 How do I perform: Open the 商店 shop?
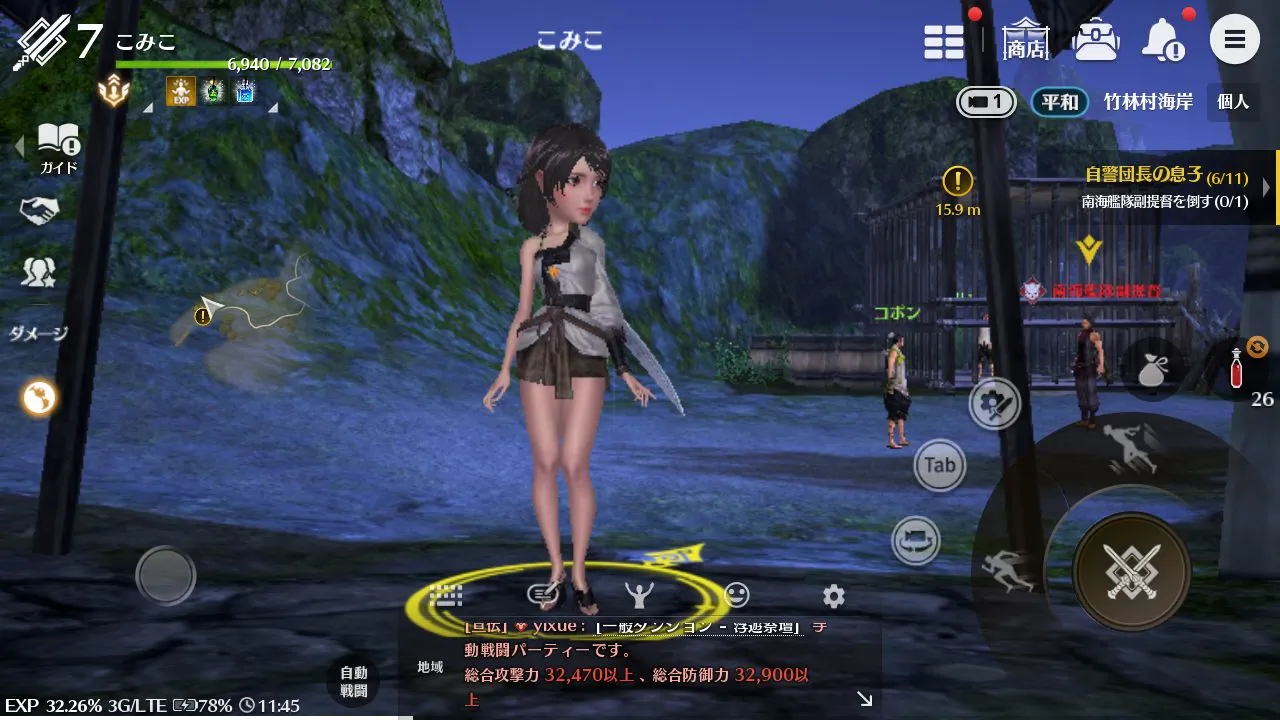point(1026,41)
